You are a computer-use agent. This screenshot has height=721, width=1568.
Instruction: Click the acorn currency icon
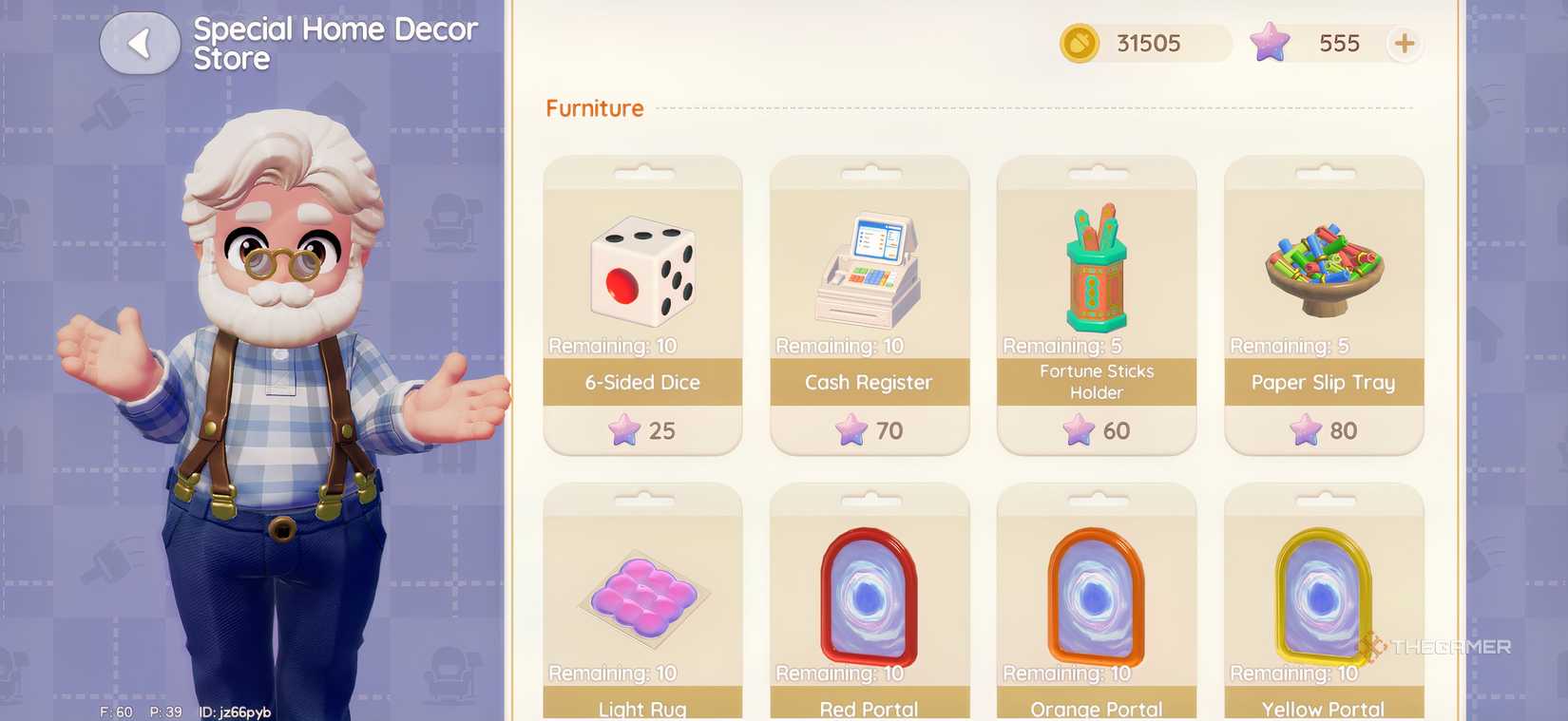point(1079,43)
